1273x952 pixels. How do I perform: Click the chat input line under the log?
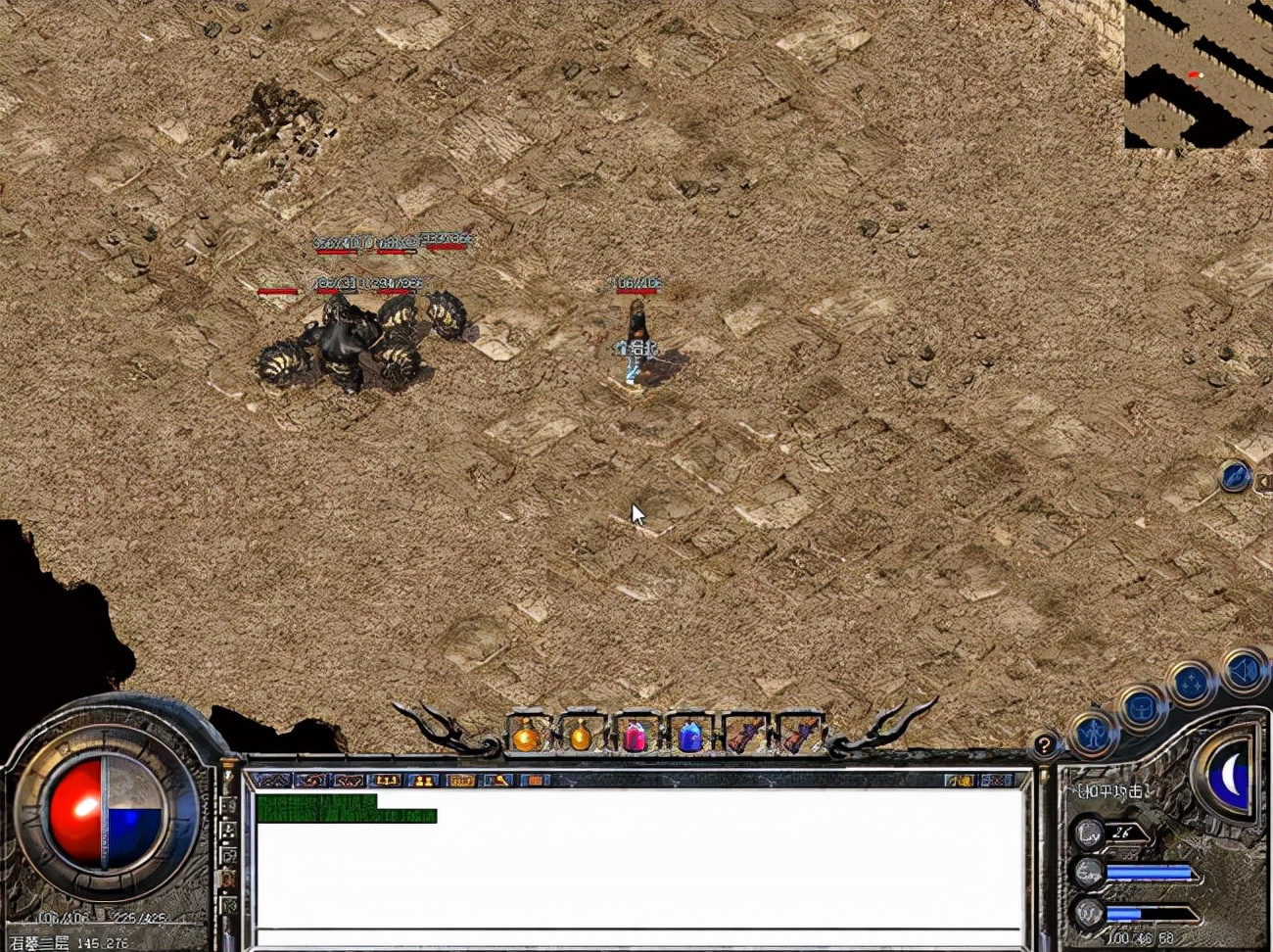click(636, 937)
